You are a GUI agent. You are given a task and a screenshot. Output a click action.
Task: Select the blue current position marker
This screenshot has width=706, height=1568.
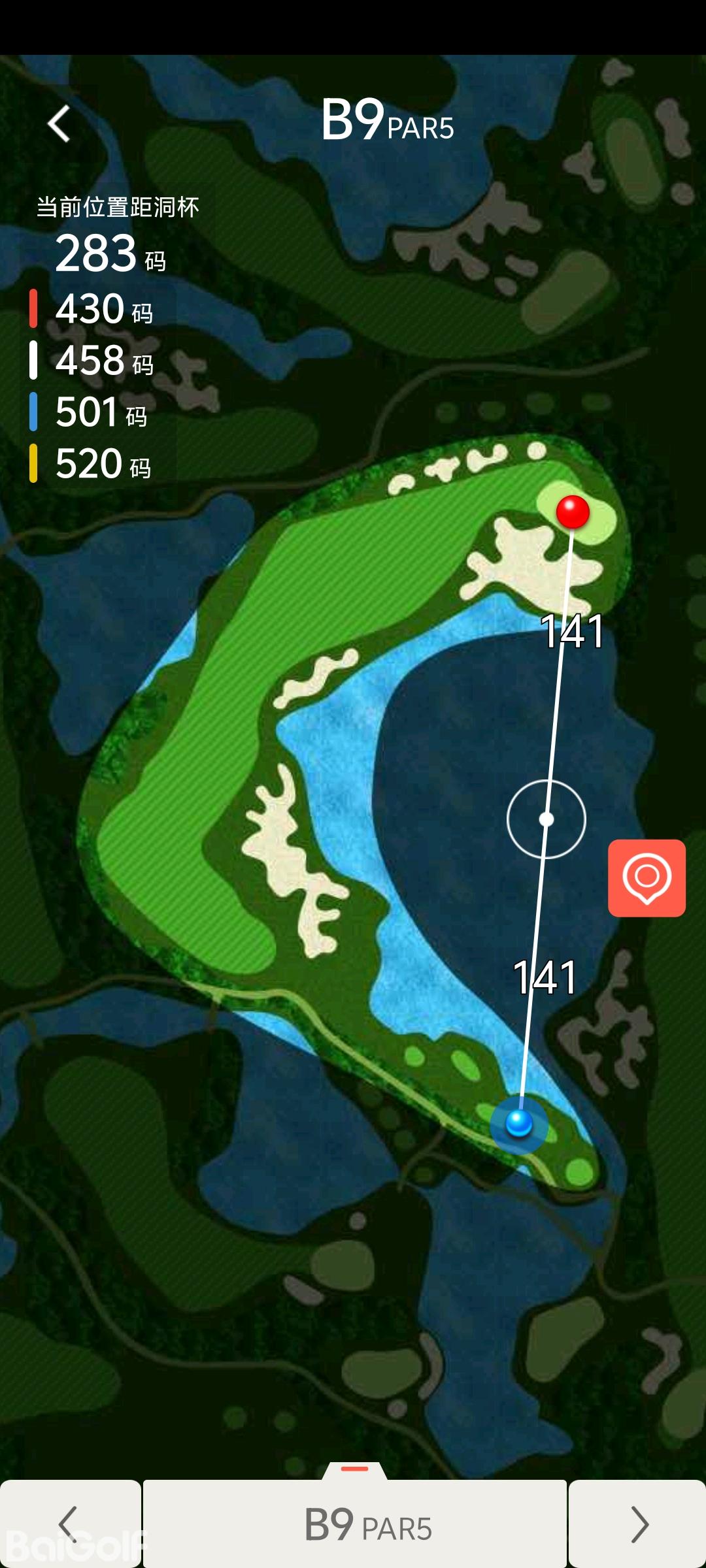click(519, 1124)
